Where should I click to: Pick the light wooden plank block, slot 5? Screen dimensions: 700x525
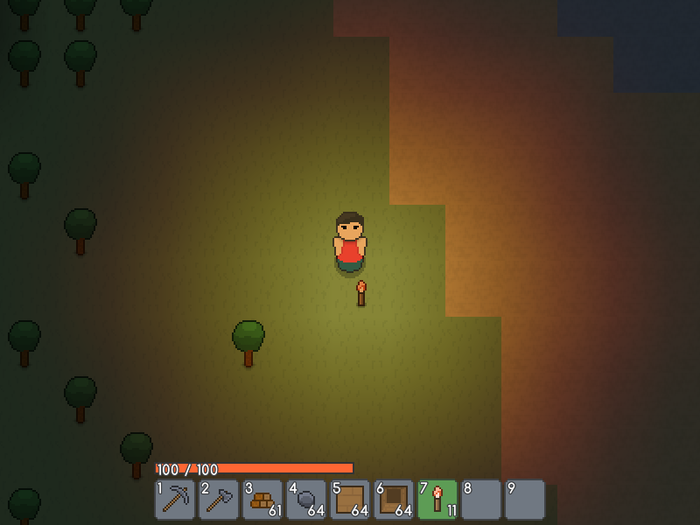point(350,499)
